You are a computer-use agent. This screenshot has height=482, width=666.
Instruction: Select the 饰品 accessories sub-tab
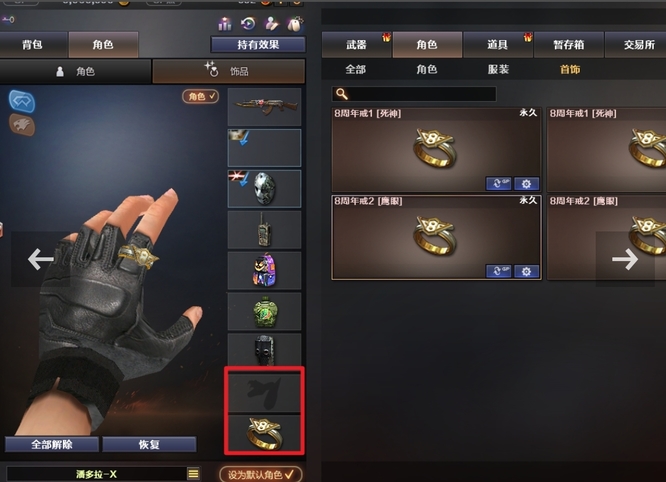229,71
